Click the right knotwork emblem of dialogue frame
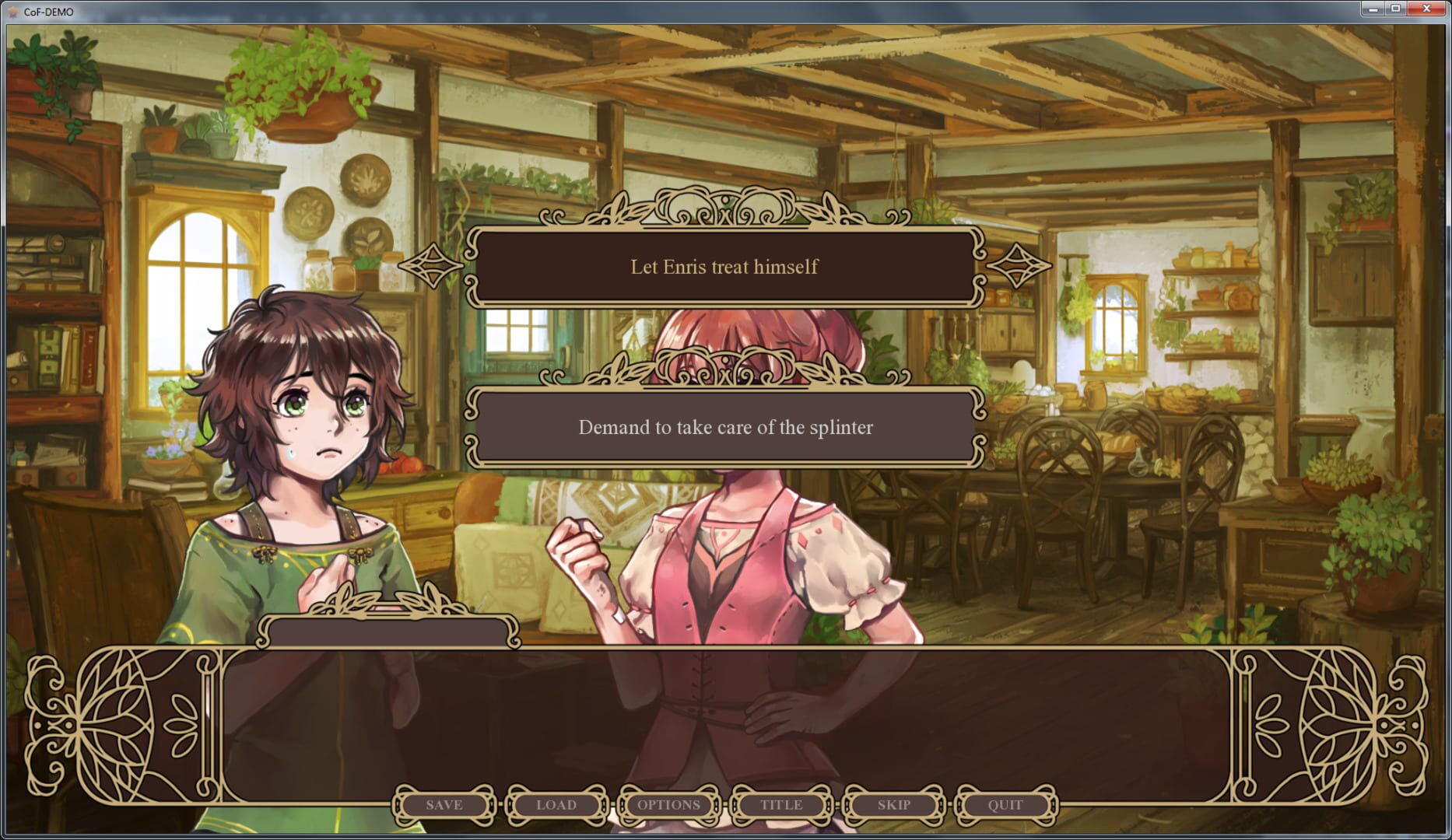The height and width of the screenshot is (840, 1452). [x=1337, y=724]
